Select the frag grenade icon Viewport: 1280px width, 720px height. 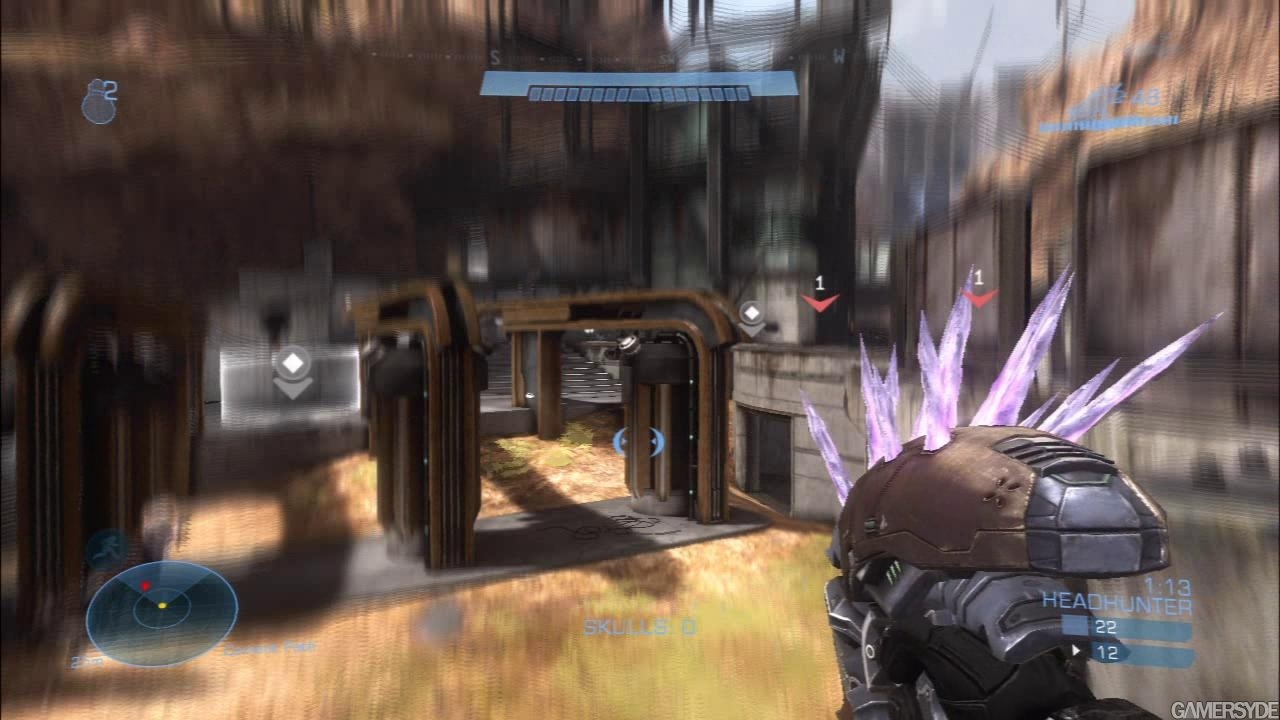(98, 104)
